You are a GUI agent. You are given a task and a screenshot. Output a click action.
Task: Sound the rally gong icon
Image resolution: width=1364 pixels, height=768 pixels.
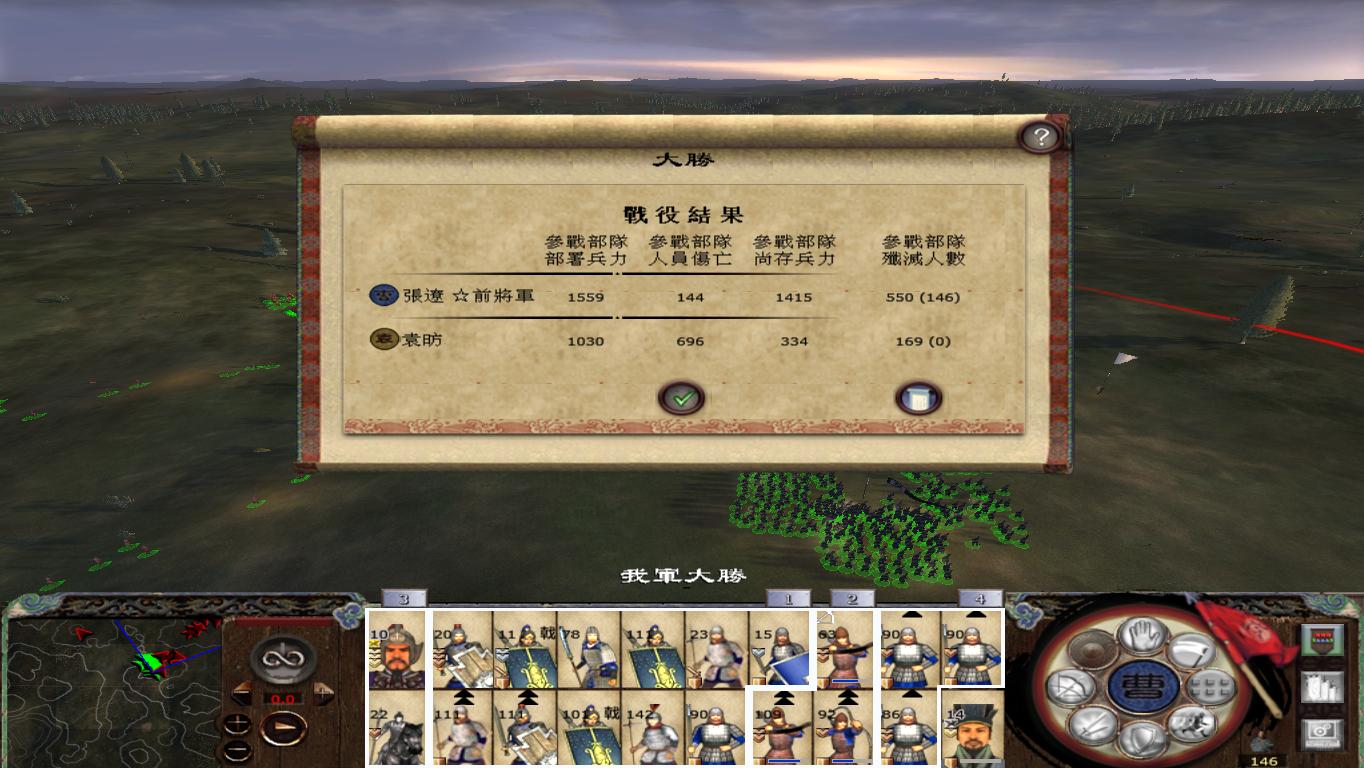(x=1090, y=652)
